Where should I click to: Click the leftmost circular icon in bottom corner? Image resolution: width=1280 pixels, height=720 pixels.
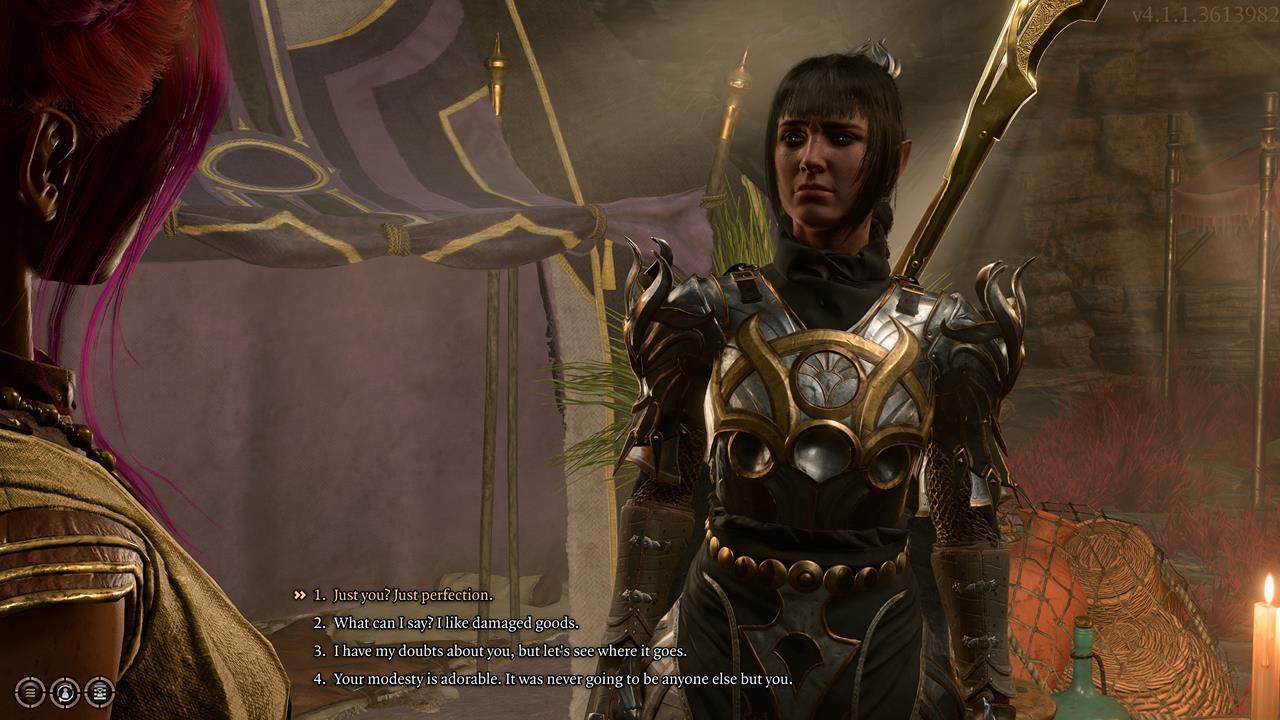pos(29,692)
